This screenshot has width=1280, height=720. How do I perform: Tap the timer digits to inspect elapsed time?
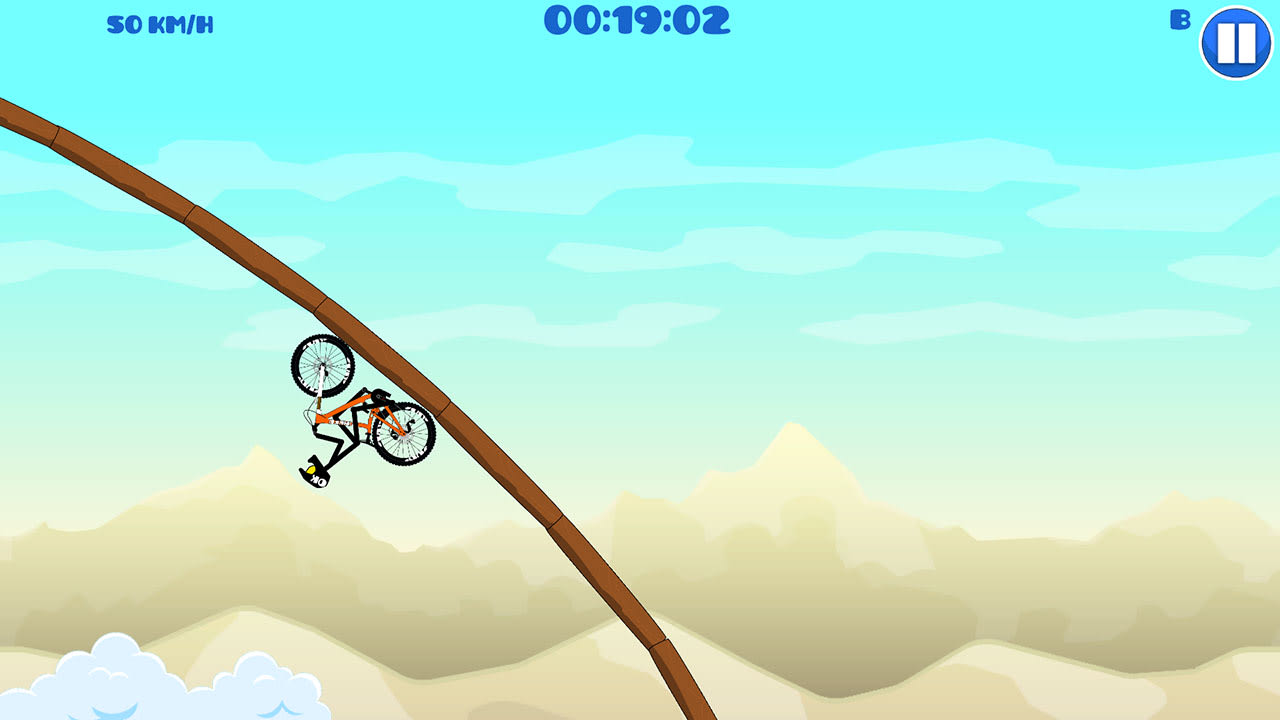pyautogui.click(x=637, y=20)
